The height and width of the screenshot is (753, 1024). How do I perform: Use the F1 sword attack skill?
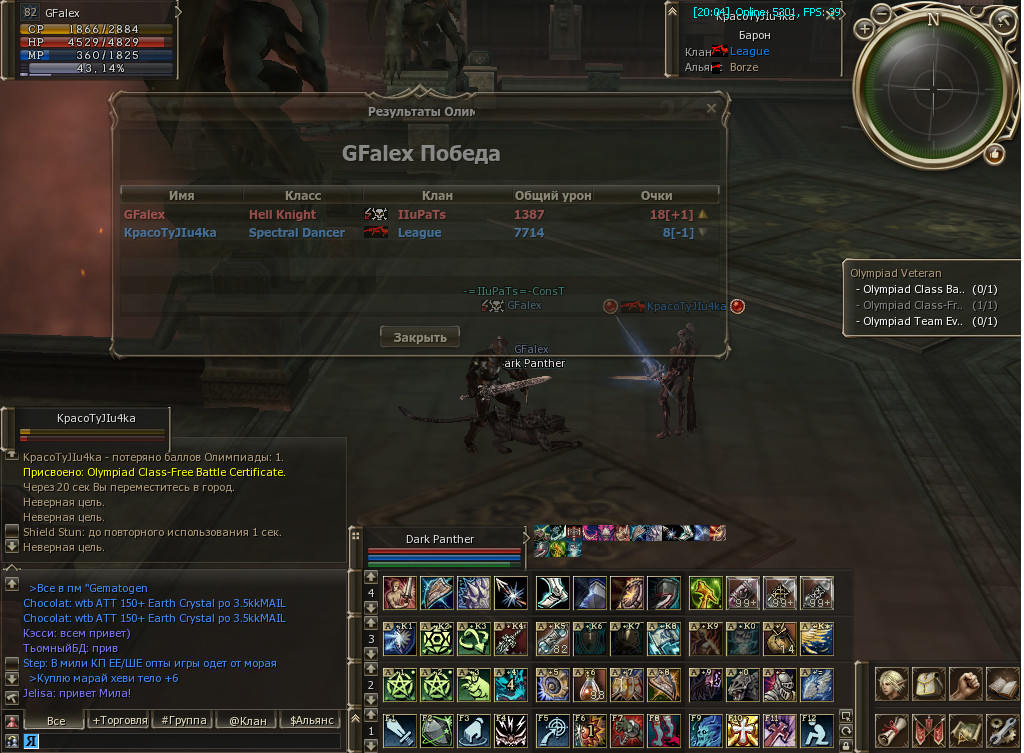[x=397, y=731]
